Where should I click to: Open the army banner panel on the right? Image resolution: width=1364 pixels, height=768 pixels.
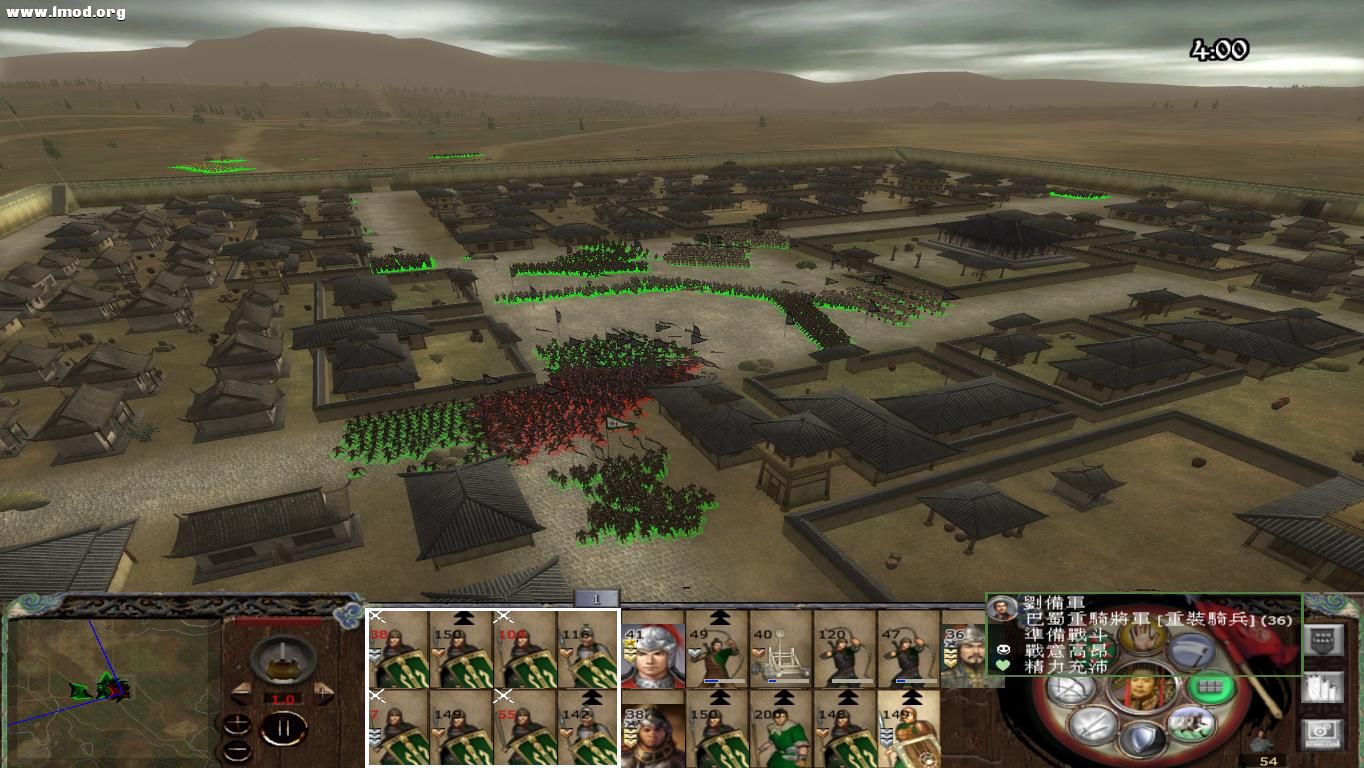point(1322,642)
